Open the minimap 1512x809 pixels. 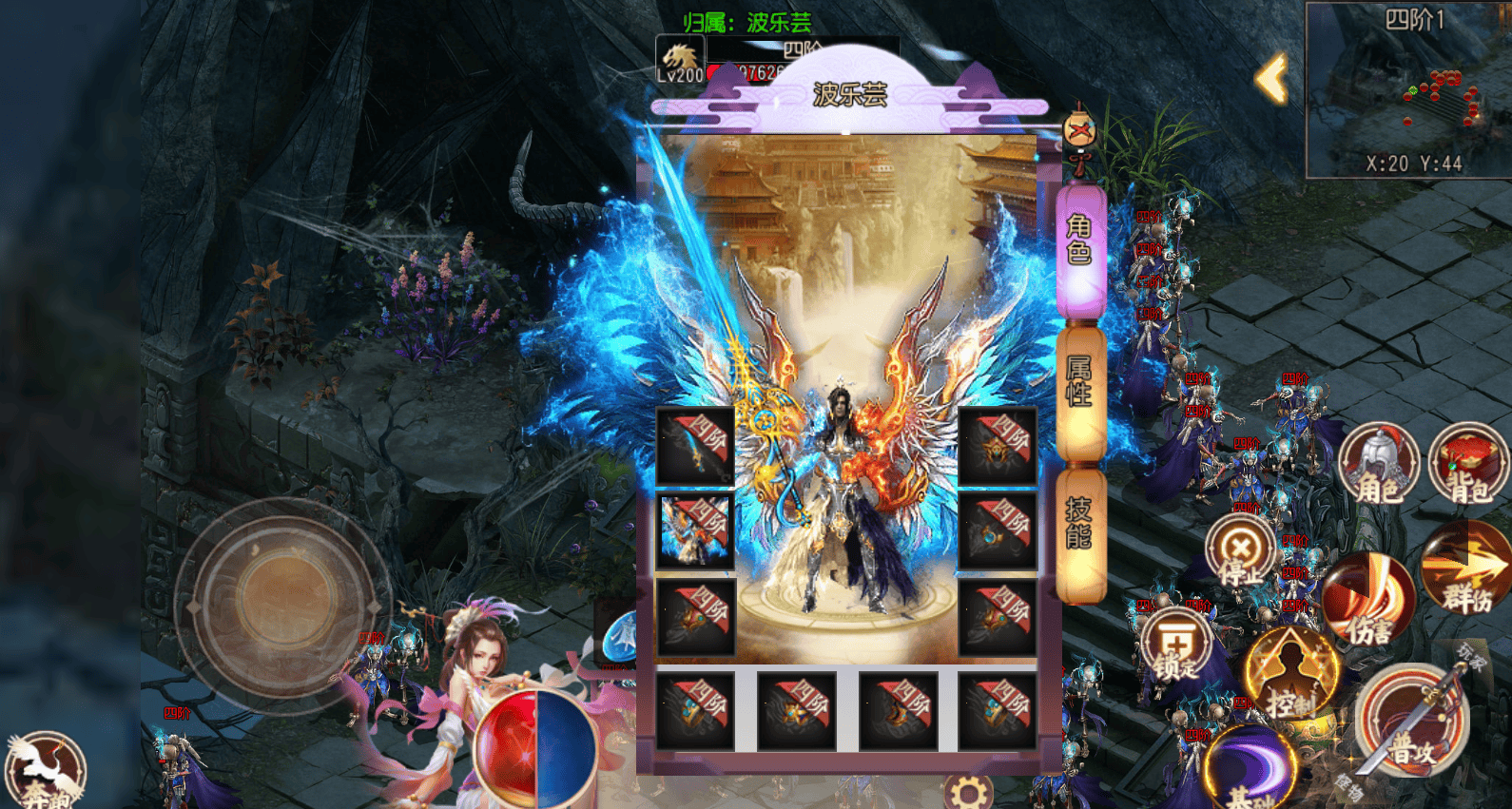click(x=1408, y=90)
